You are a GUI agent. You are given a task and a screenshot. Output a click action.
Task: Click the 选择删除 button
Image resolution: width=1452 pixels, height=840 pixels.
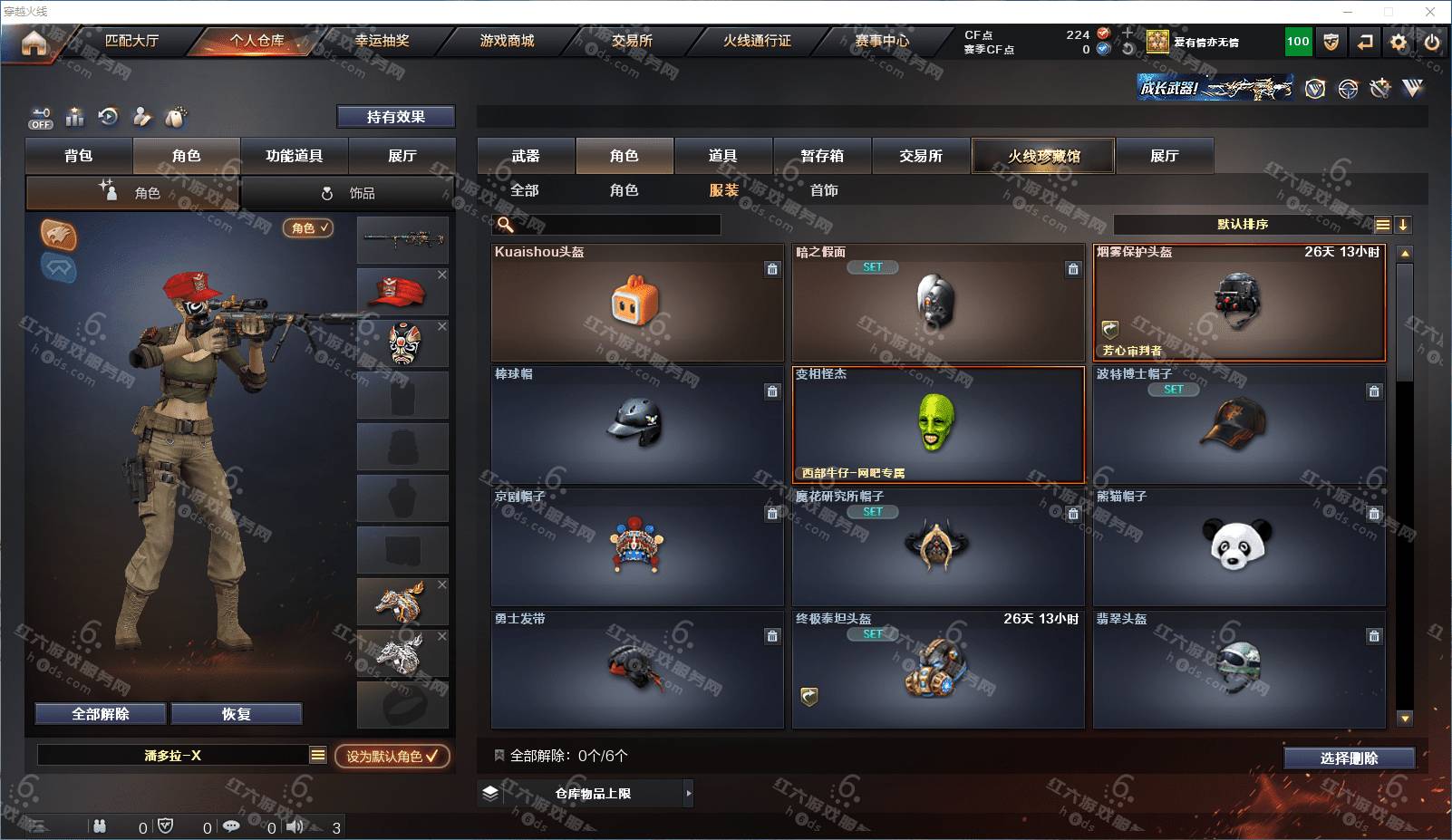1349,758
